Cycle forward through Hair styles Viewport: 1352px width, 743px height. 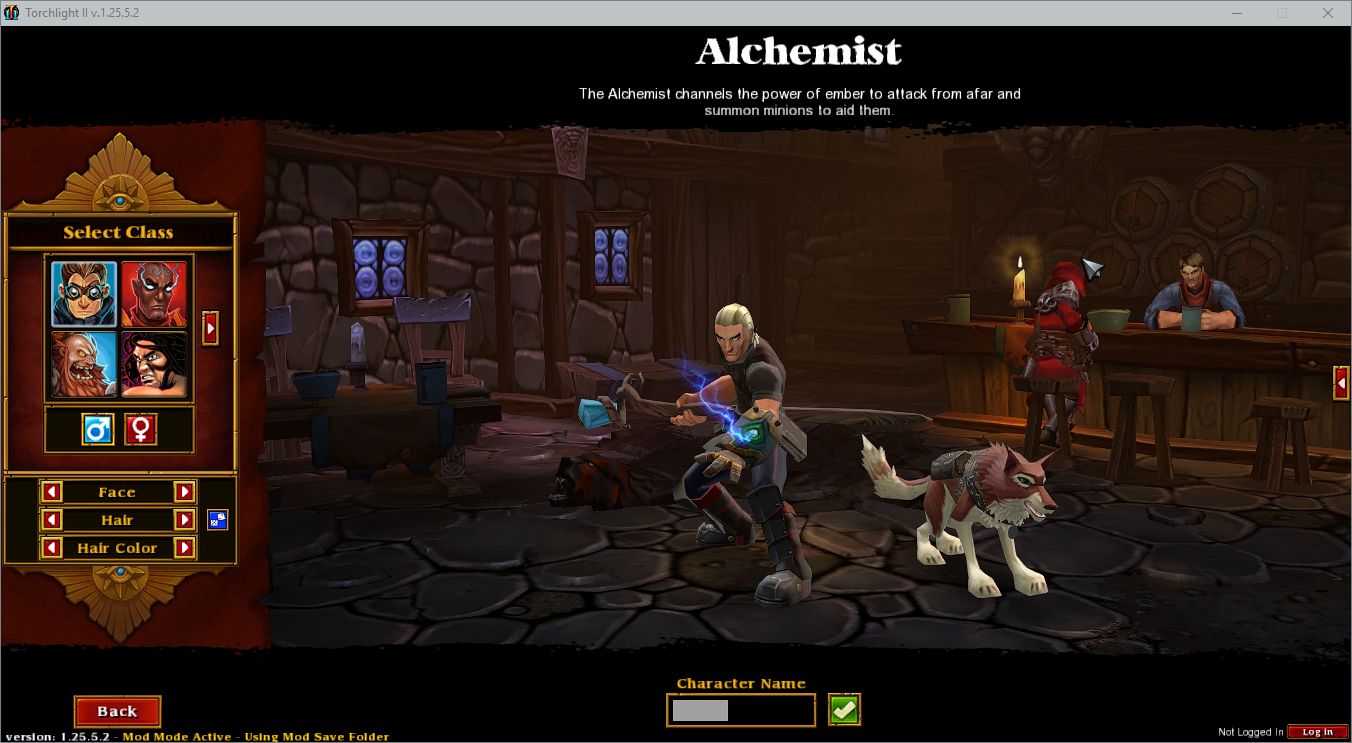pos(186,519)
